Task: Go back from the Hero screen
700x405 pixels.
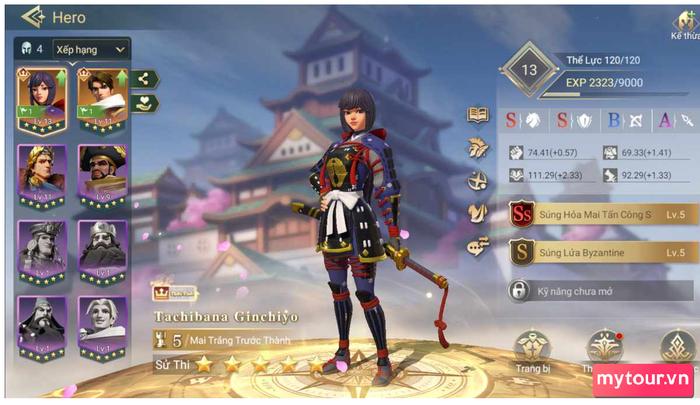Action: [x=33, y=17]
